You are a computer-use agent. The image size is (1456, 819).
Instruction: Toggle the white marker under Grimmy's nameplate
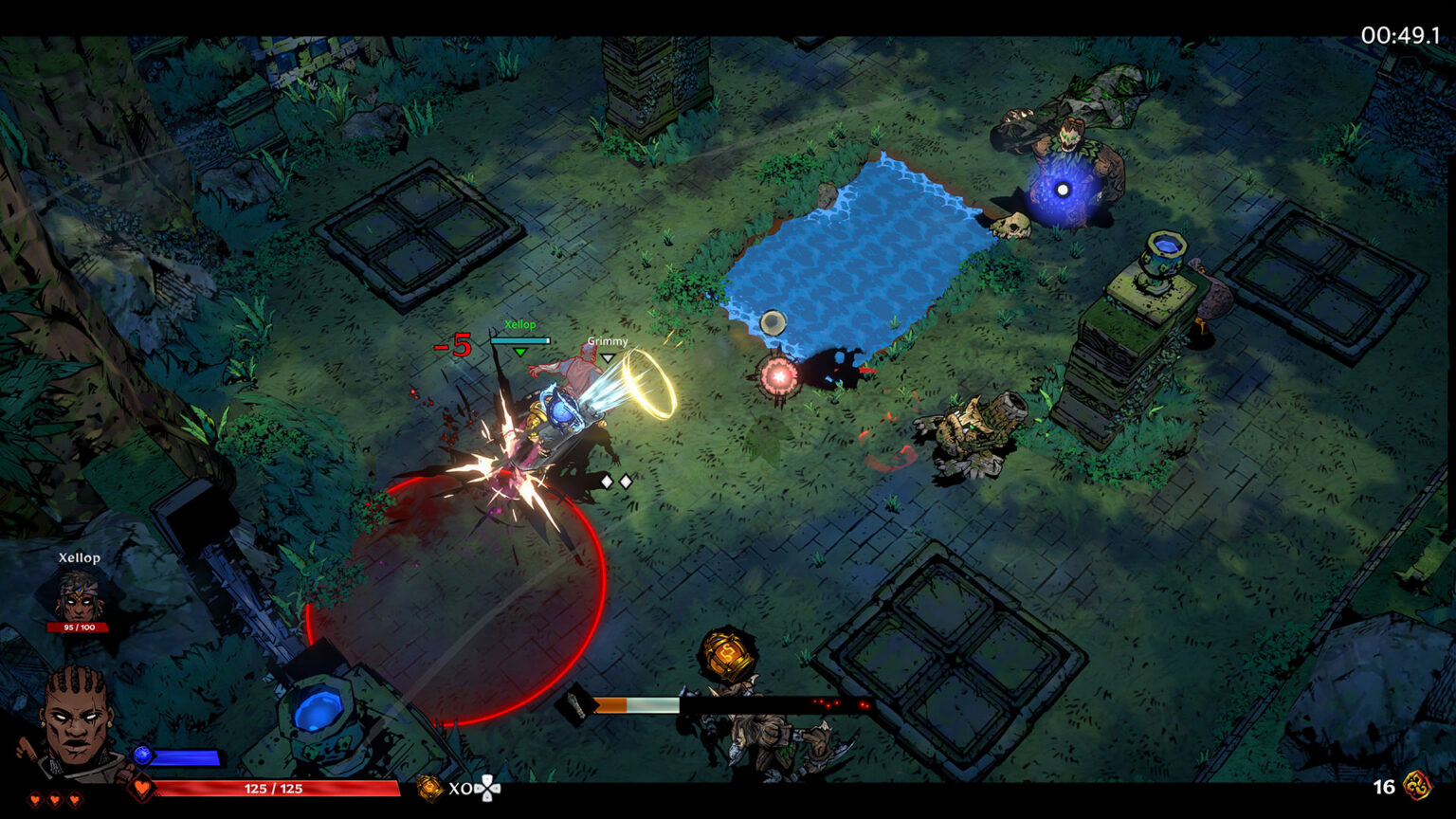[x=607, y=358]
